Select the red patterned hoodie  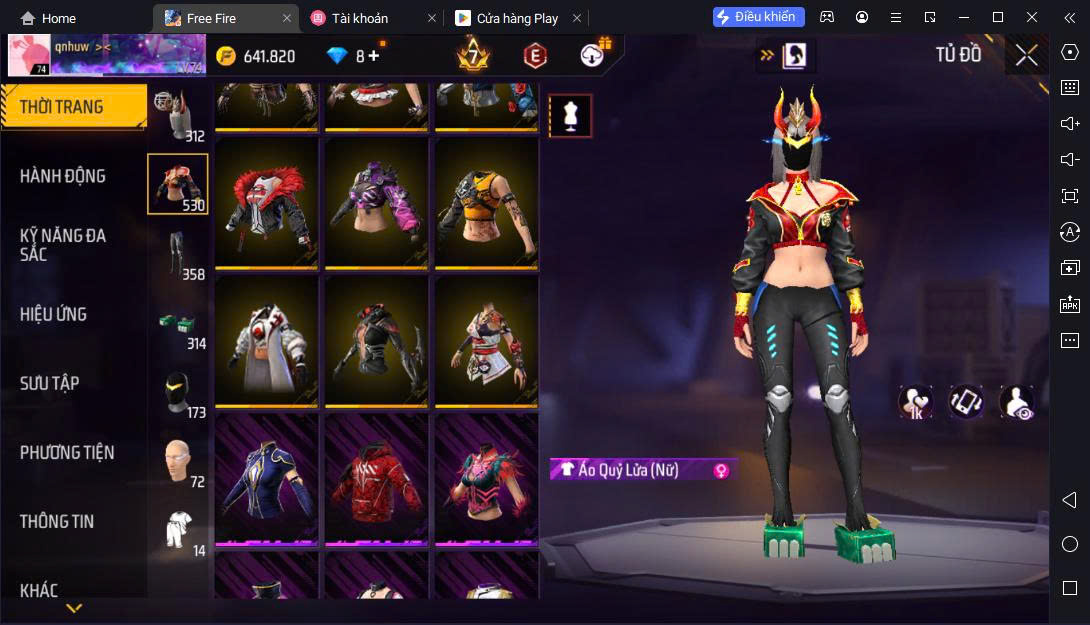(376, 479)
